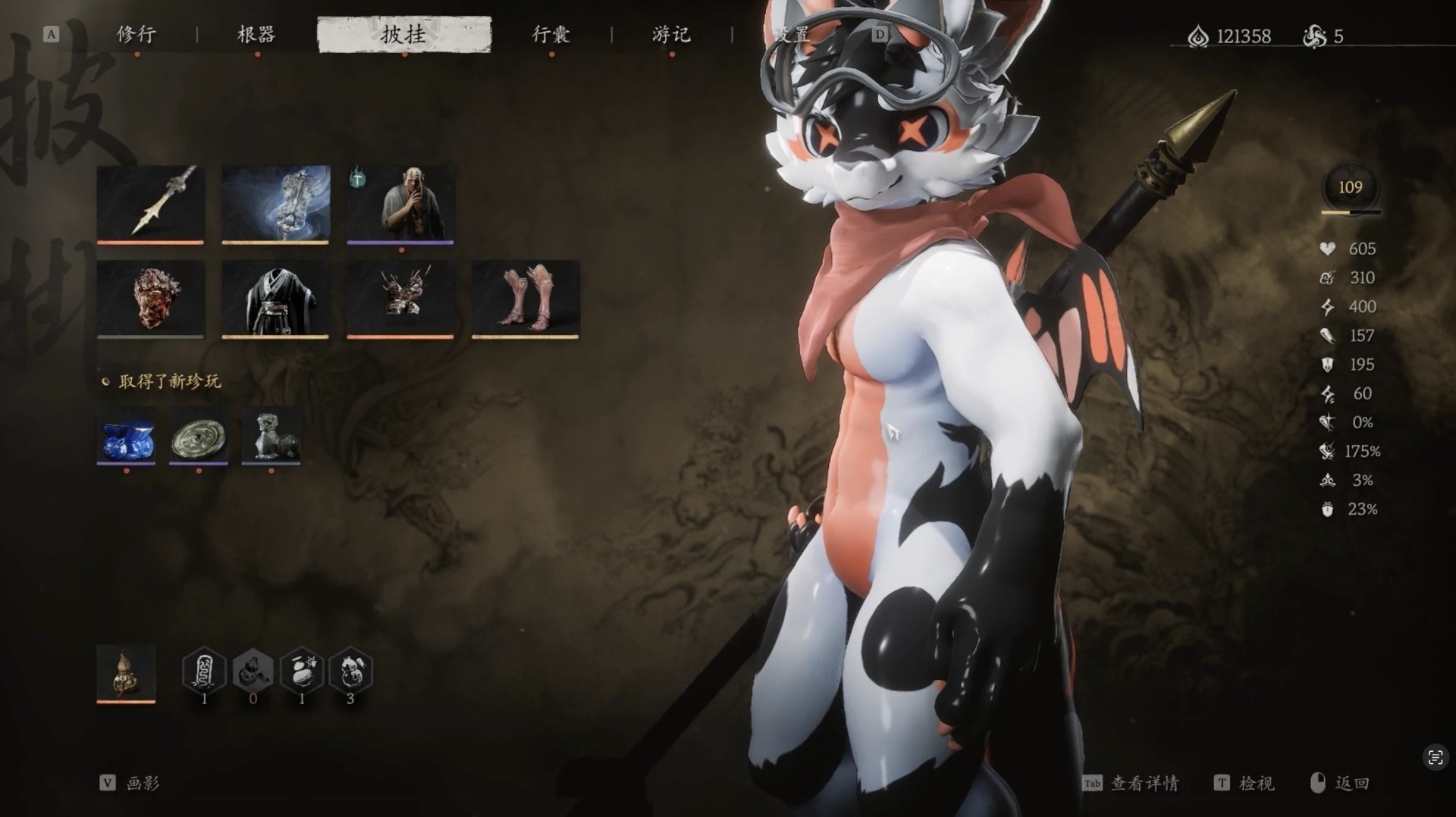This screenshot has width=1456, height=817.
Task: Select the spirit slot marked with T
Action: pos(401,203)
